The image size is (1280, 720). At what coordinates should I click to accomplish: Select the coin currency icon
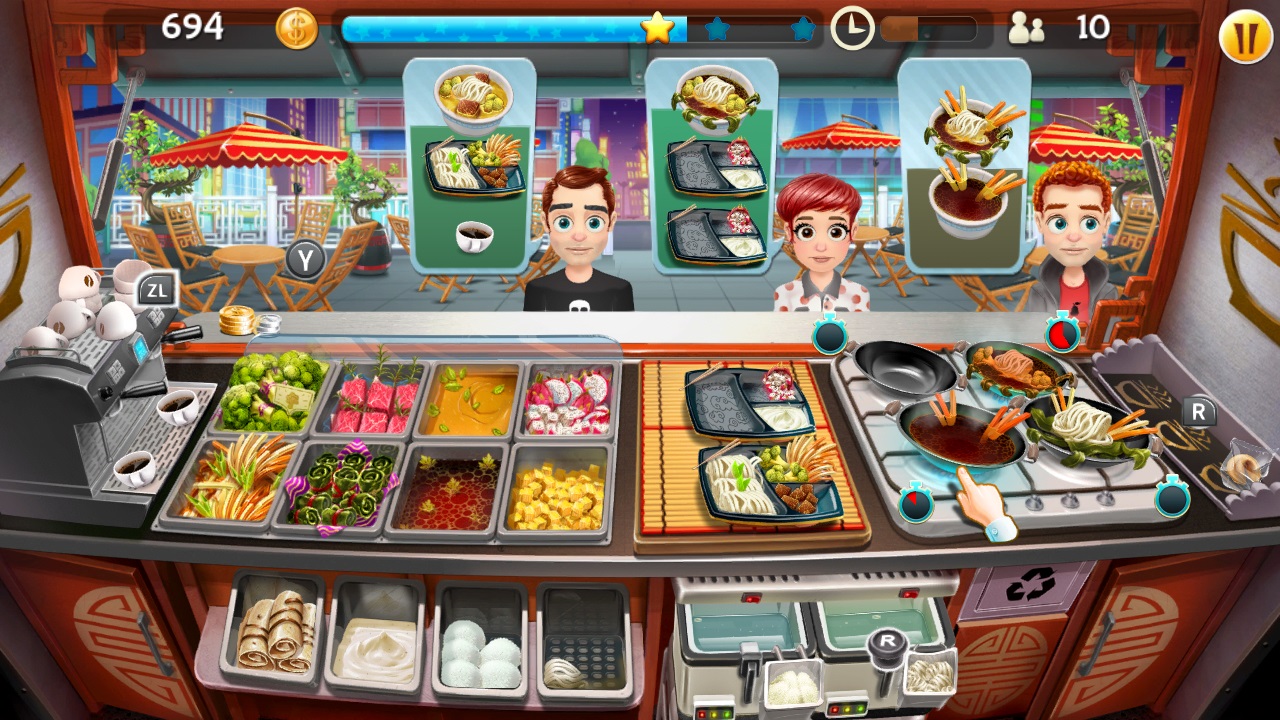[x=297, y=27]
